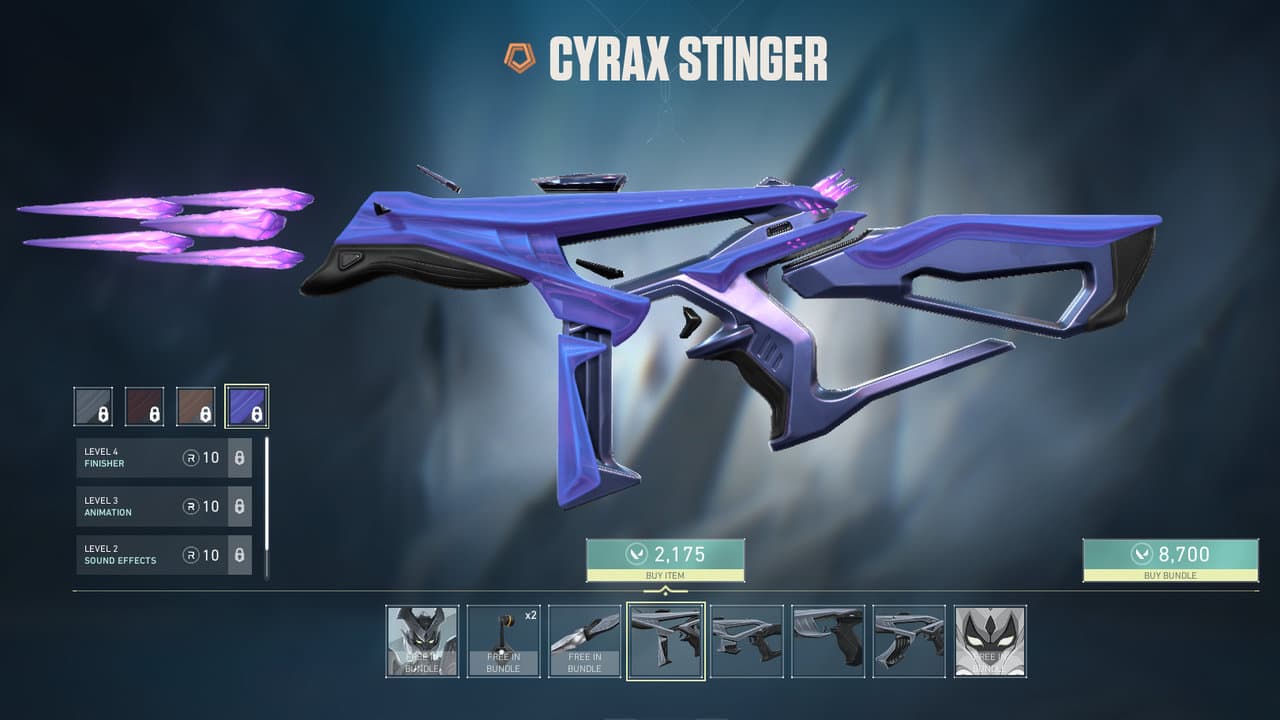Show the pistol skin thumbnail
Viewport: 1280px width, 720px height.
(828, 641)
